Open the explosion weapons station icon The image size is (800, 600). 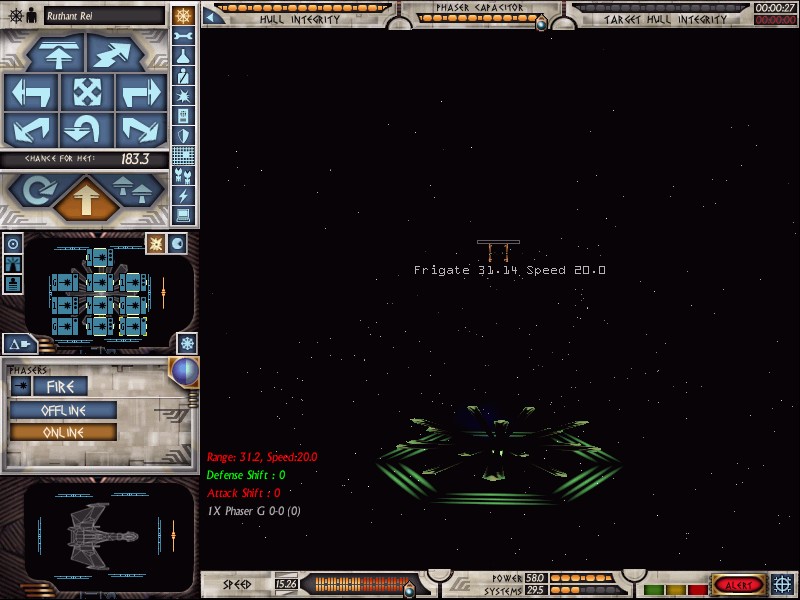[183, 96]
